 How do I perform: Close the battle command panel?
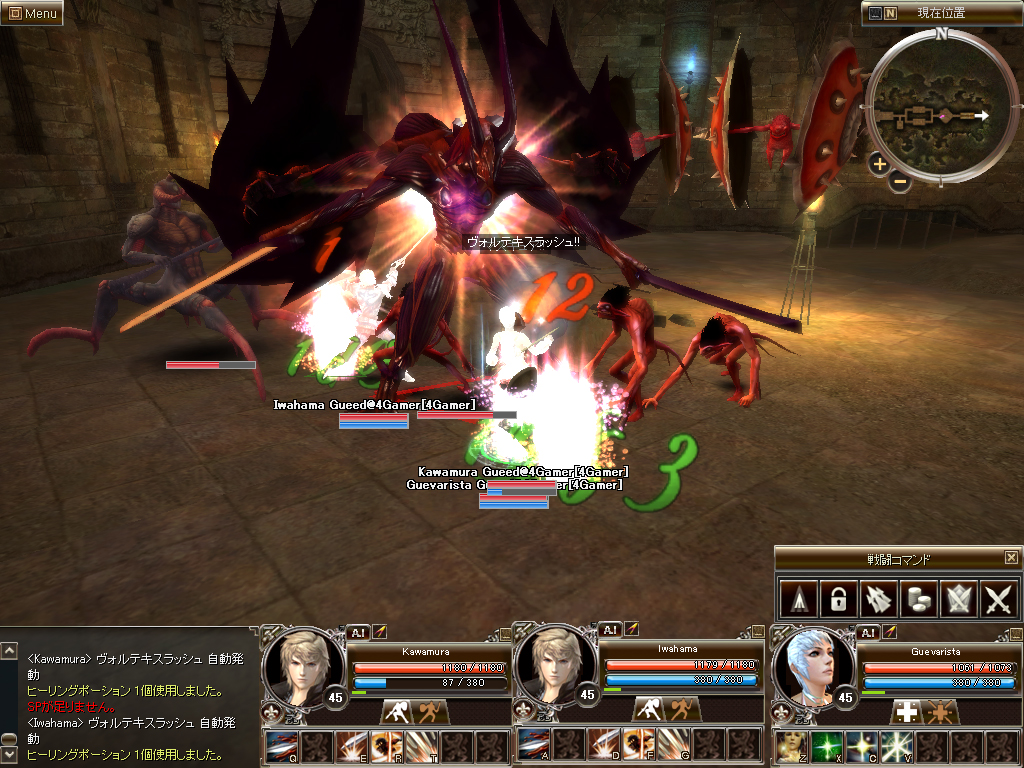1011,558
